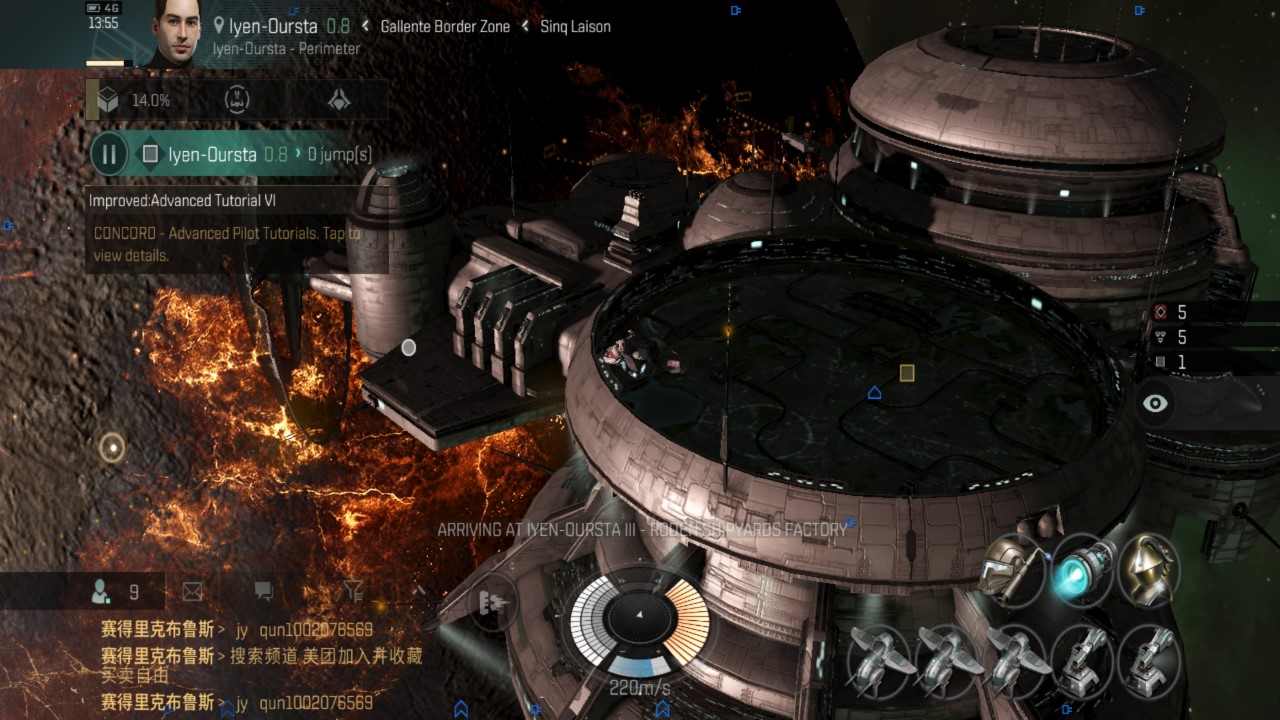Pause the autopilot to Iyen-Oursta
The height and width of the screenshot is (720, 1280).
click(109, 154)
